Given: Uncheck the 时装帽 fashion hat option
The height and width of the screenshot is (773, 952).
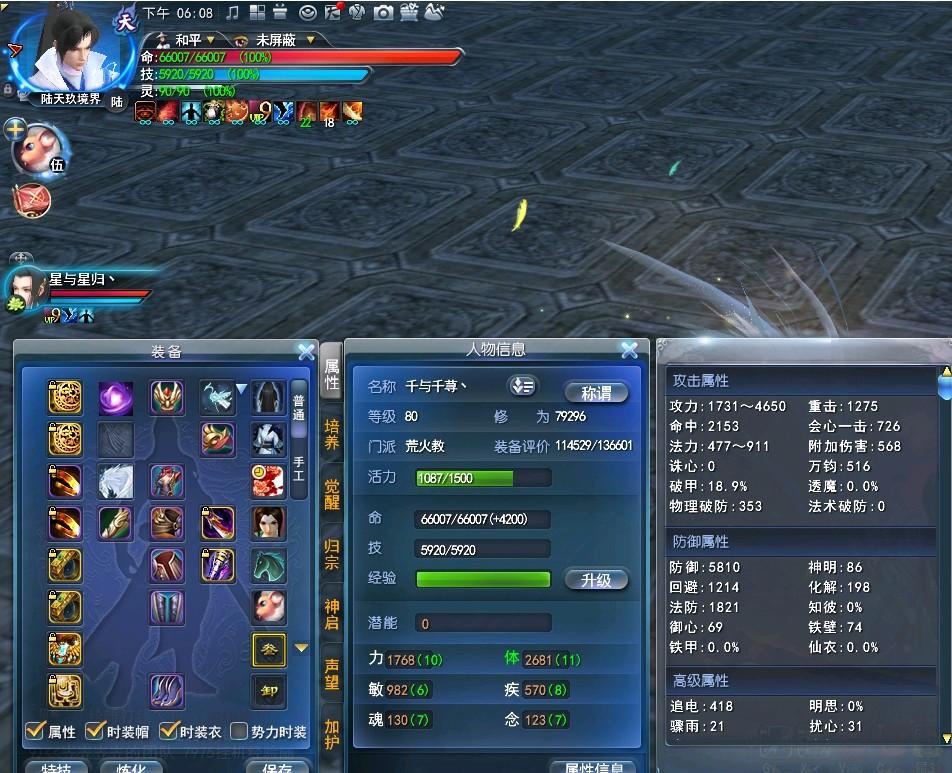Looking at the screenshot, I should coord(95,731).
